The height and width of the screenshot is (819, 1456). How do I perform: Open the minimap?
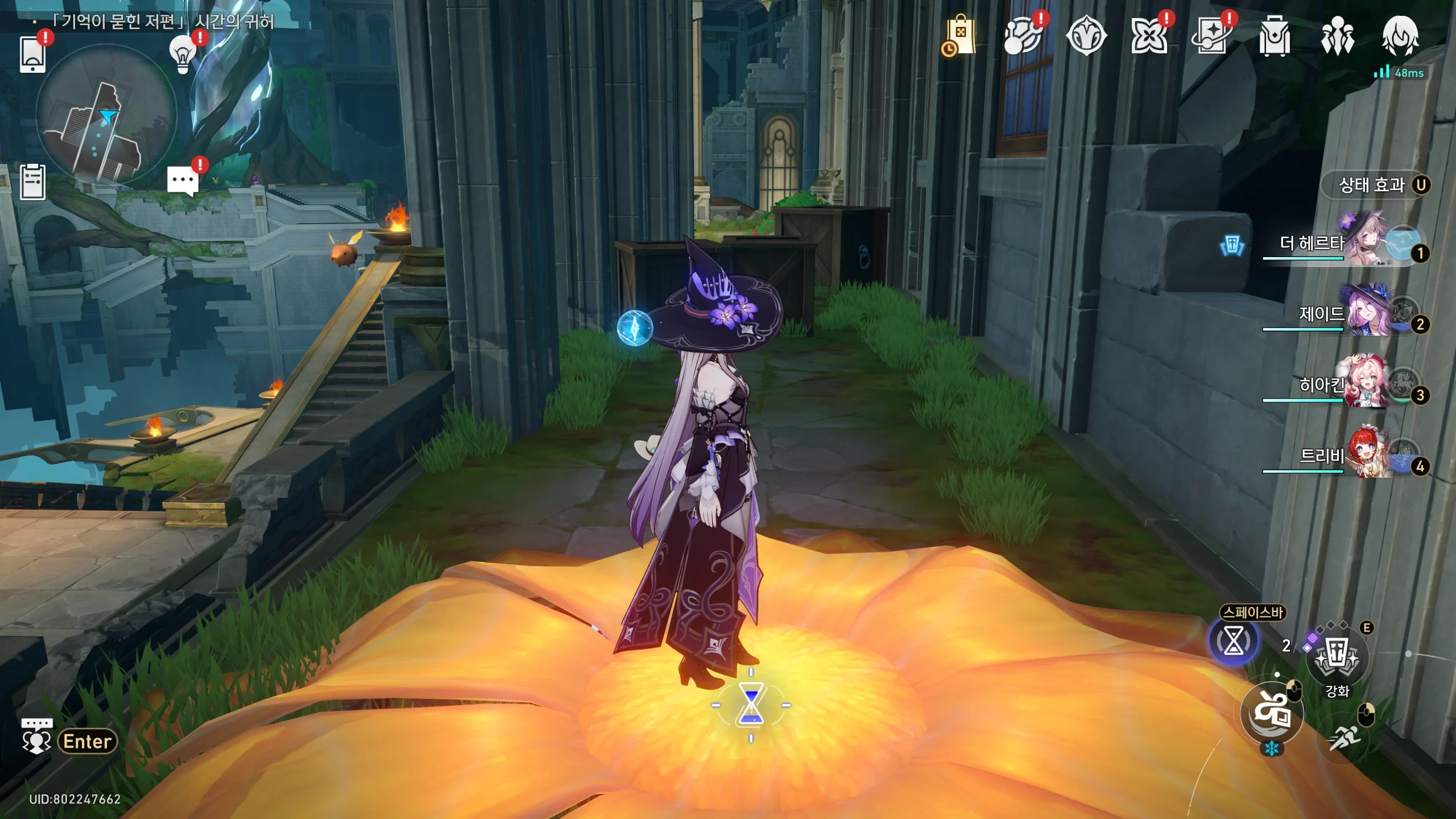[x=106, y=115]
